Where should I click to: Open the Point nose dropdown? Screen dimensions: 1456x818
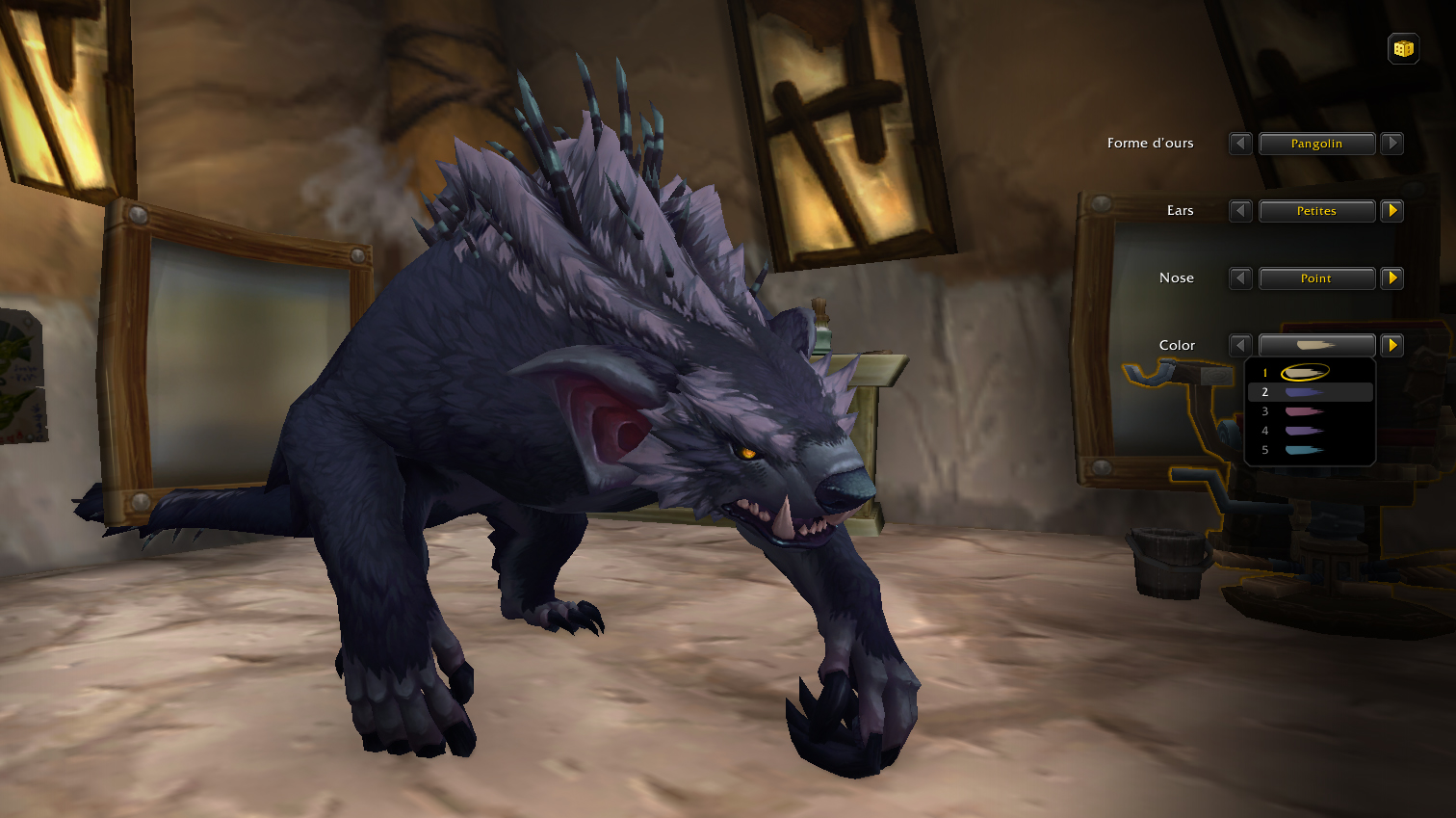1317,278
